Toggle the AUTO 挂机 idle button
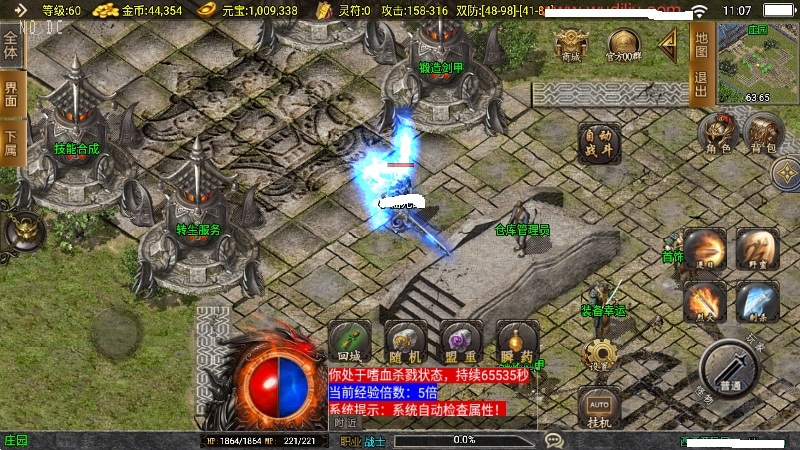Screen dimensions: 800x450 pyautogui.click(x=599, y=408)
